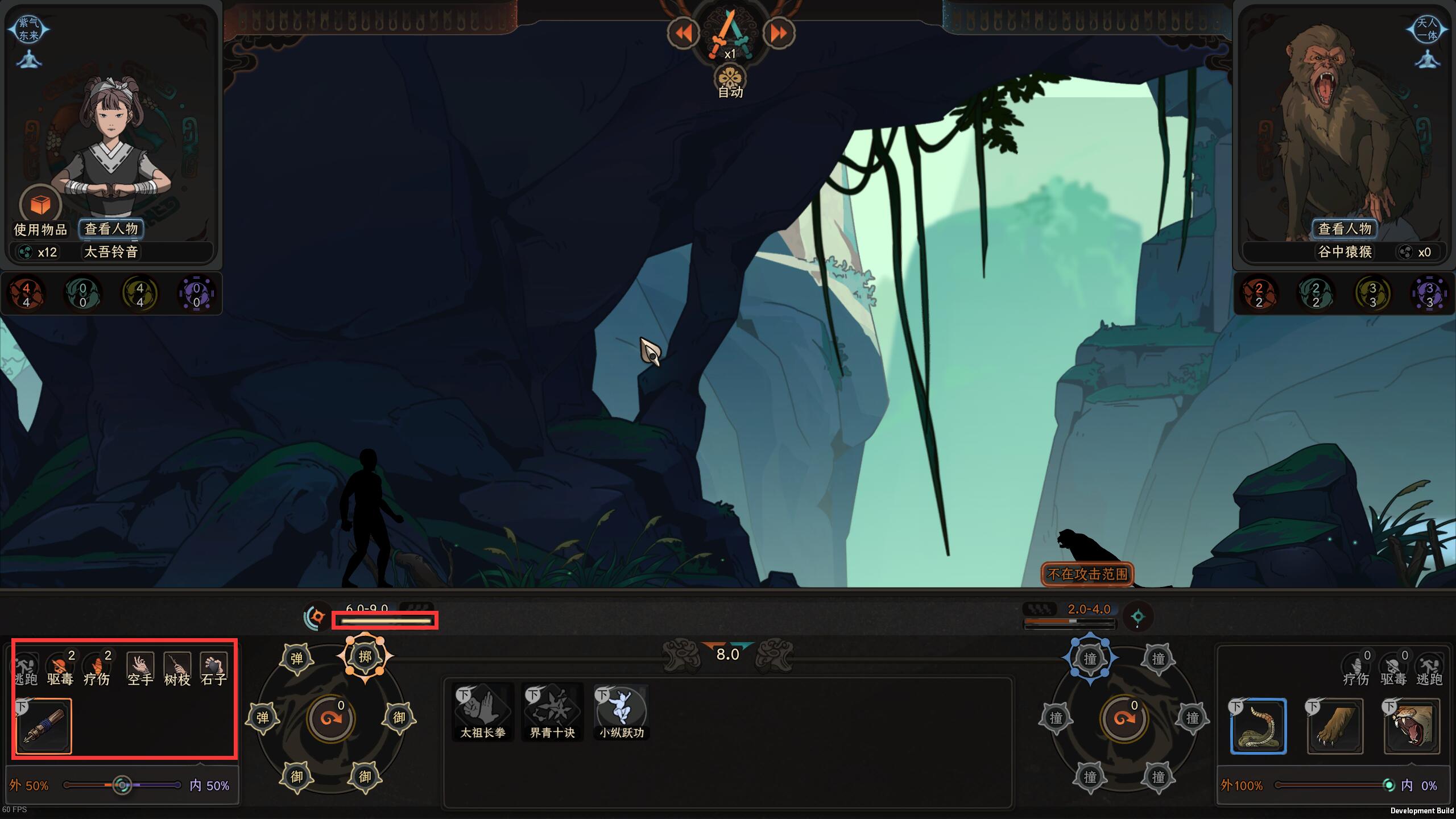Select the brush pen weapon slot
The image size is (1456, 819).
pos(44,726)
